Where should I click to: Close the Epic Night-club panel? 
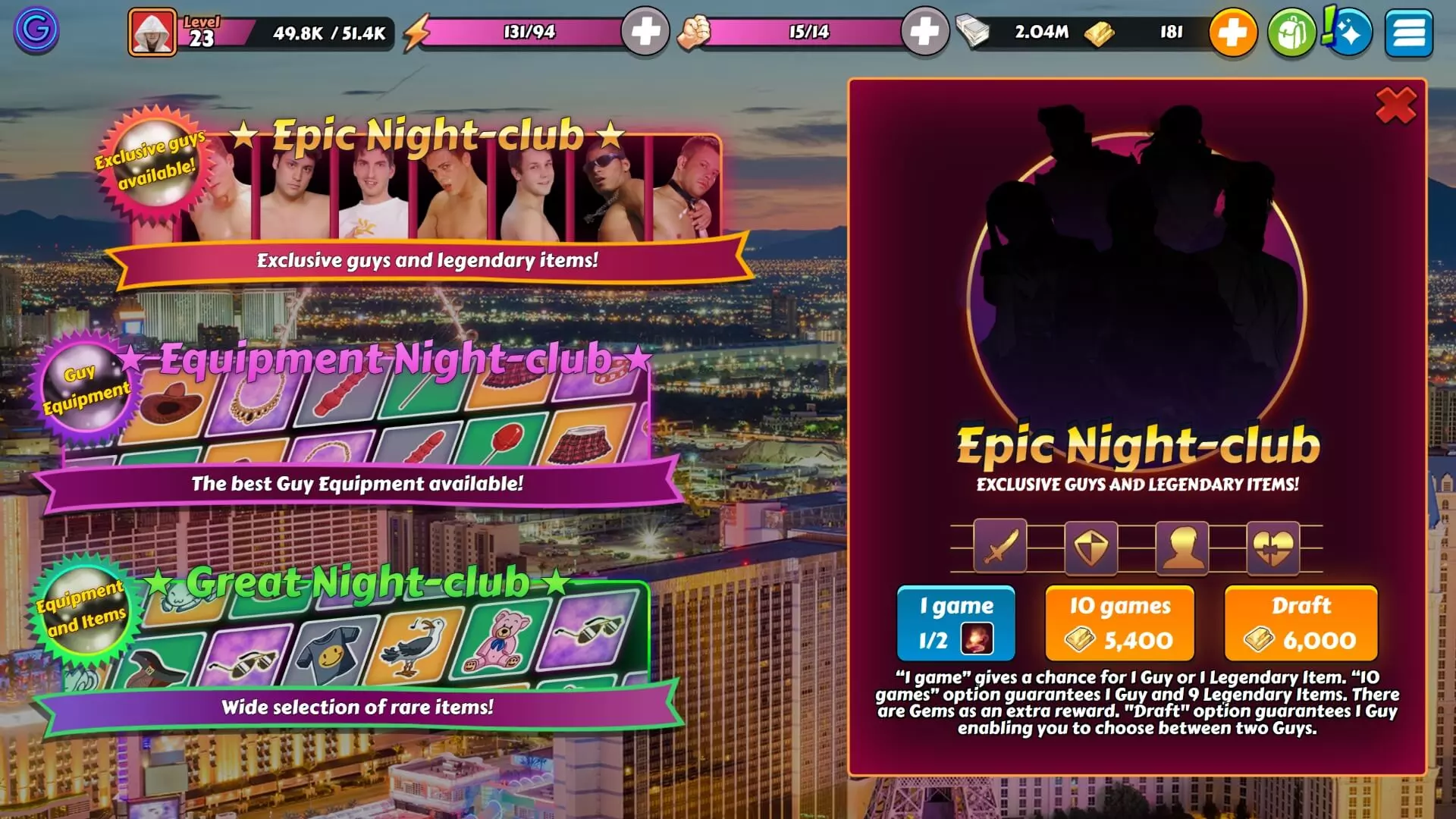[1395, 105]
